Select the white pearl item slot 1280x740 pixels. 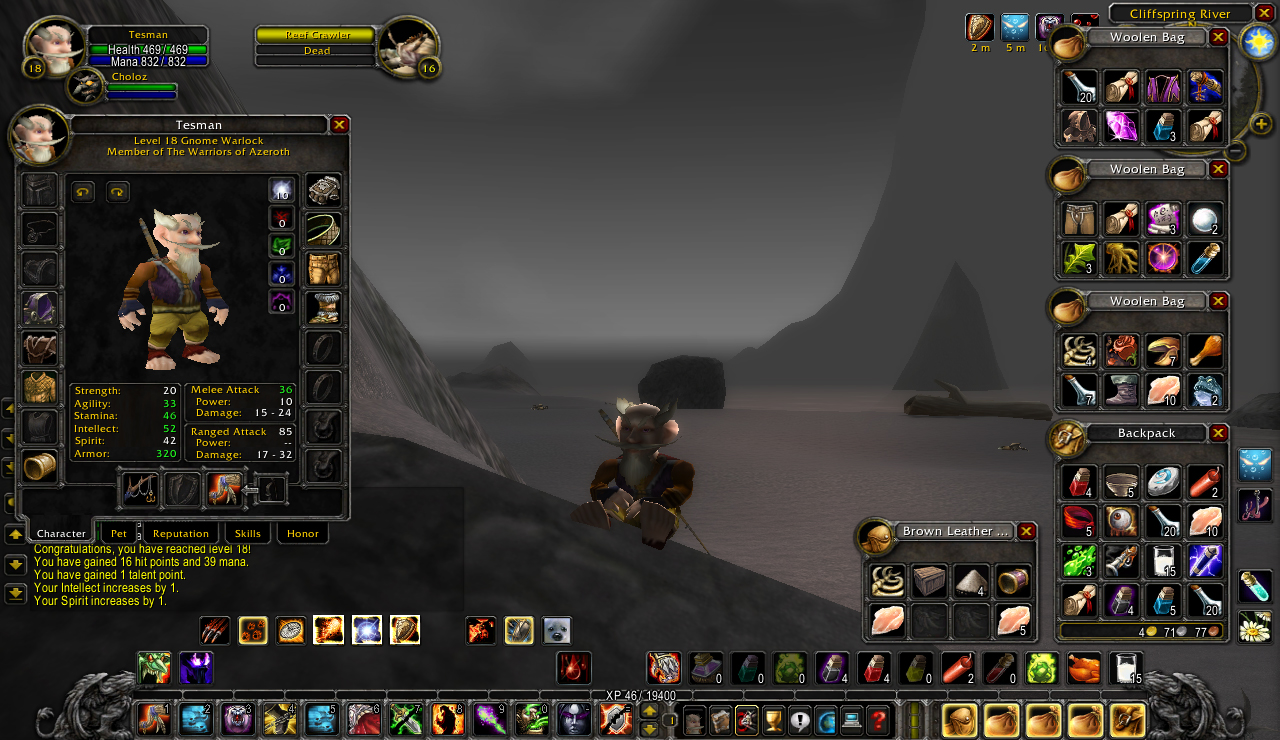[x=1205, y=219]
